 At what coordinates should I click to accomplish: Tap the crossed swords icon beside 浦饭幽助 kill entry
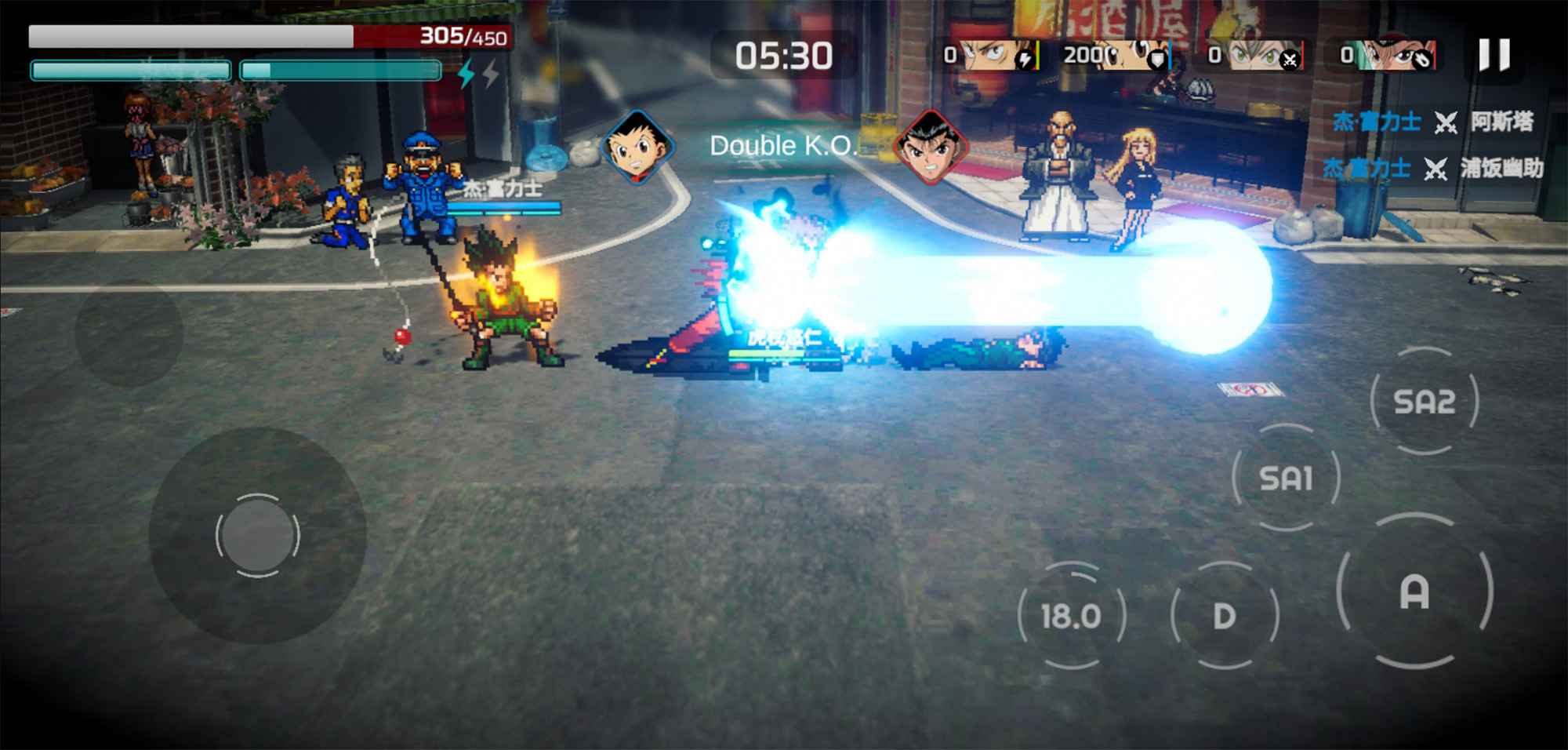coord(1436,169)
